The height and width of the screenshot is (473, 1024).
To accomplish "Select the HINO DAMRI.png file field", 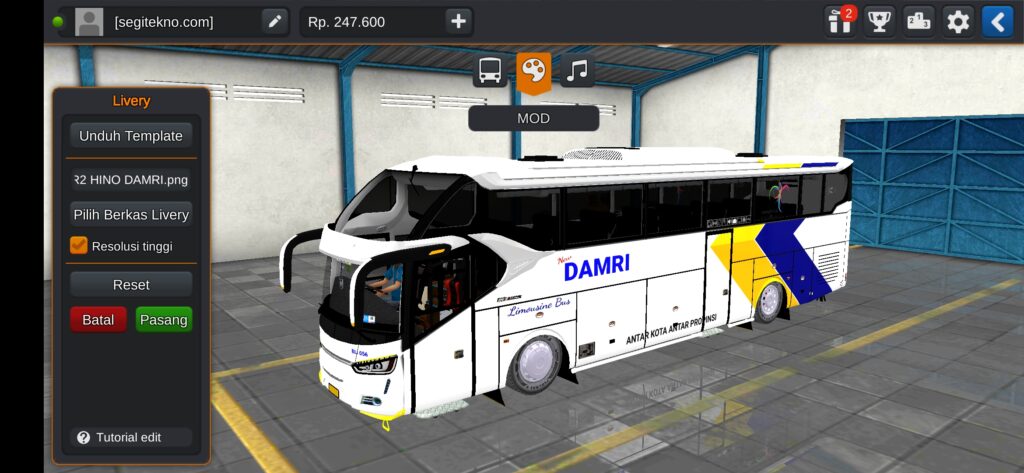I will coord(131,180).
